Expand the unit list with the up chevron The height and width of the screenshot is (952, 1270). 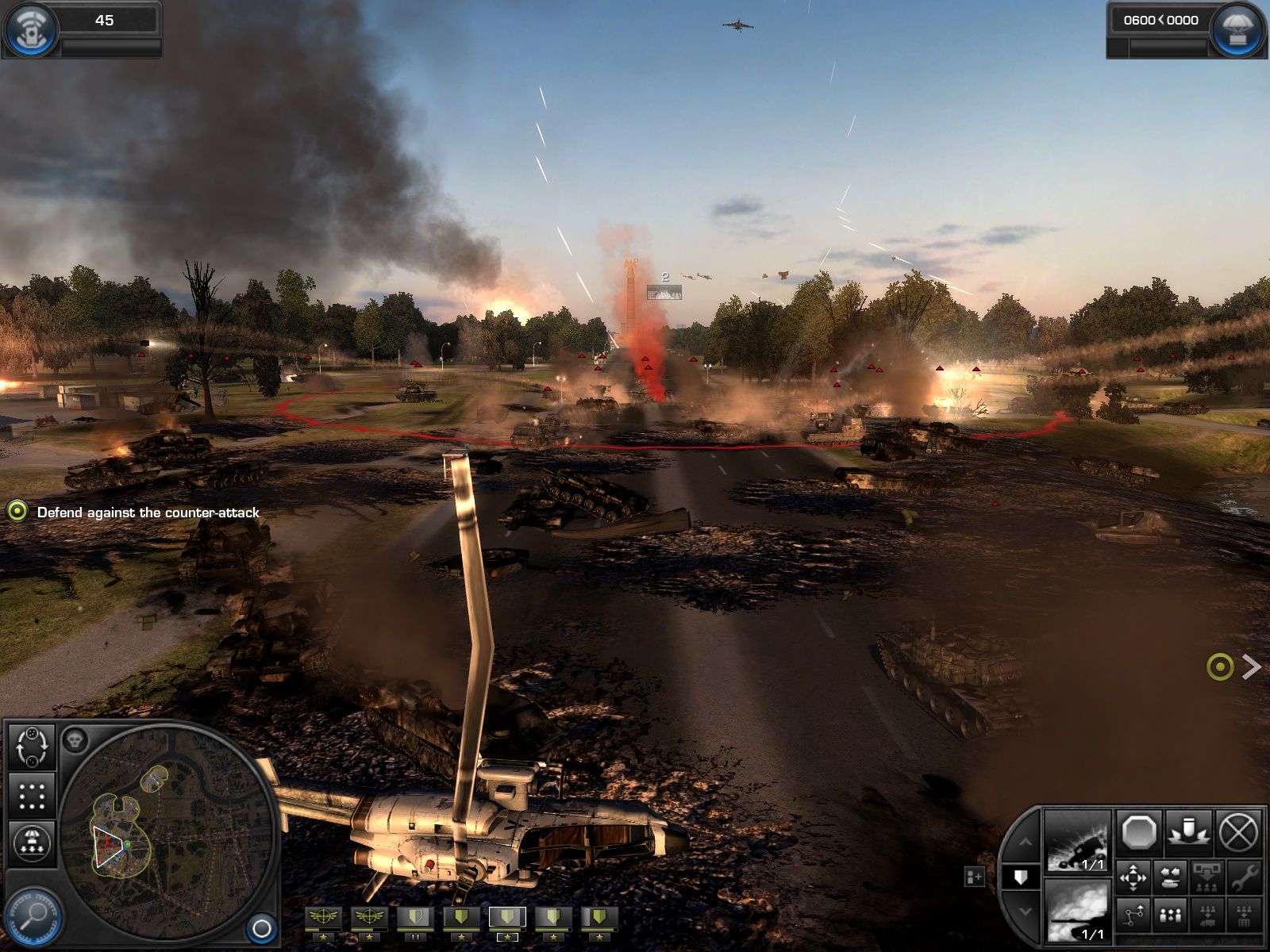pos(1026,843)
